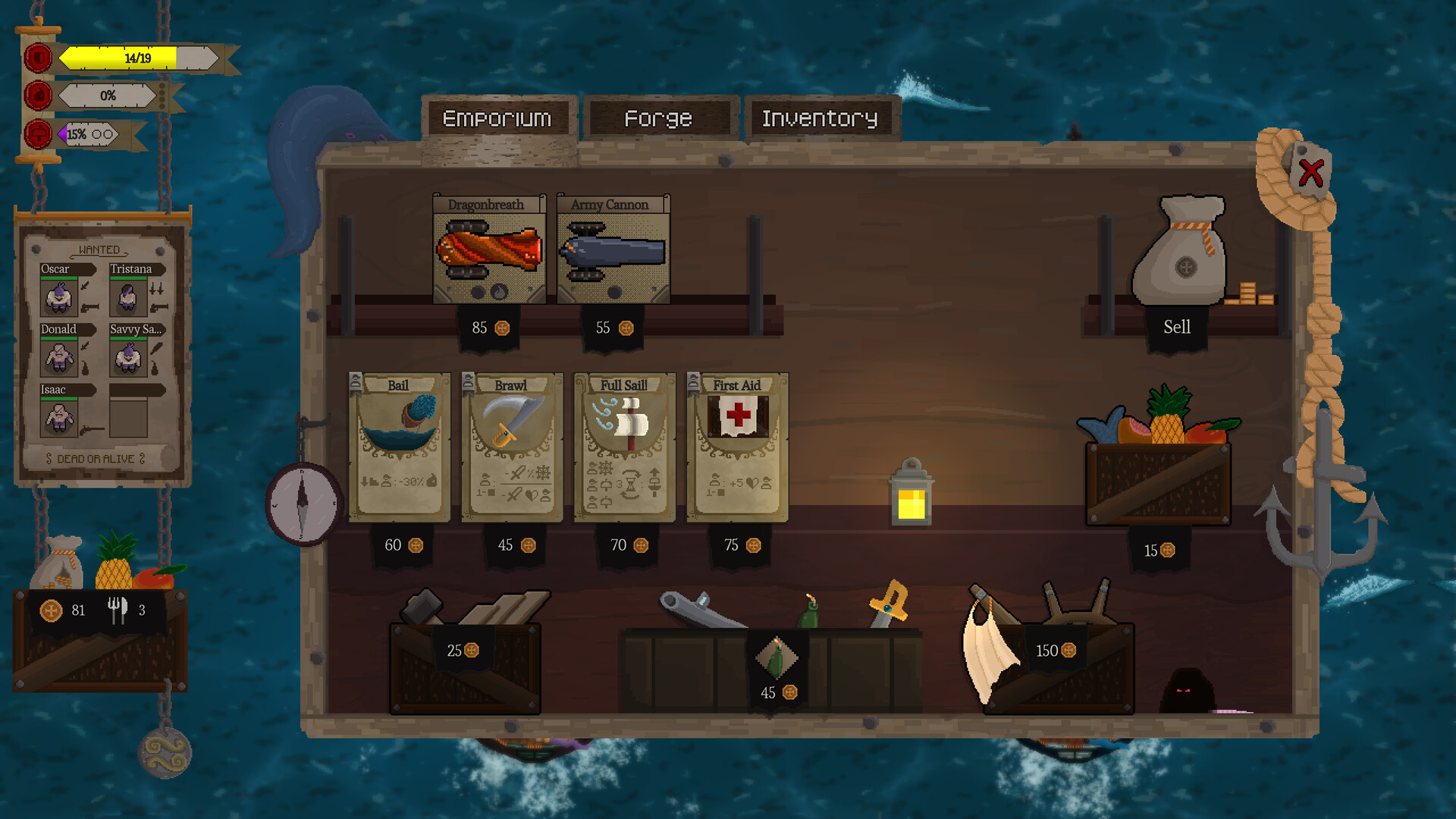Pick the Bail ability card
Viewport: 1456px width, 819px height.
point(400,447)
